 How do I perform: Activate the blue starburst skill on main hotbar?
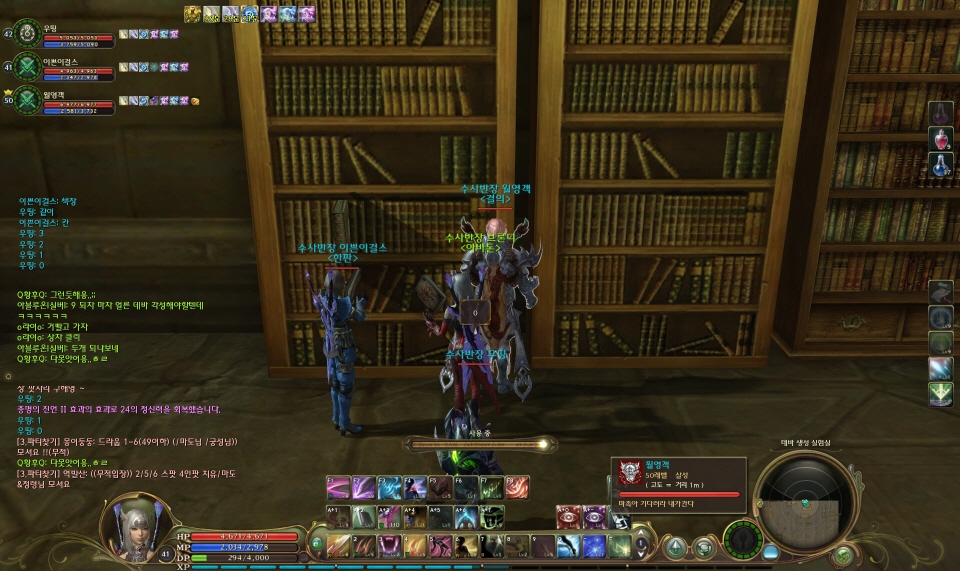coord(594,546)
